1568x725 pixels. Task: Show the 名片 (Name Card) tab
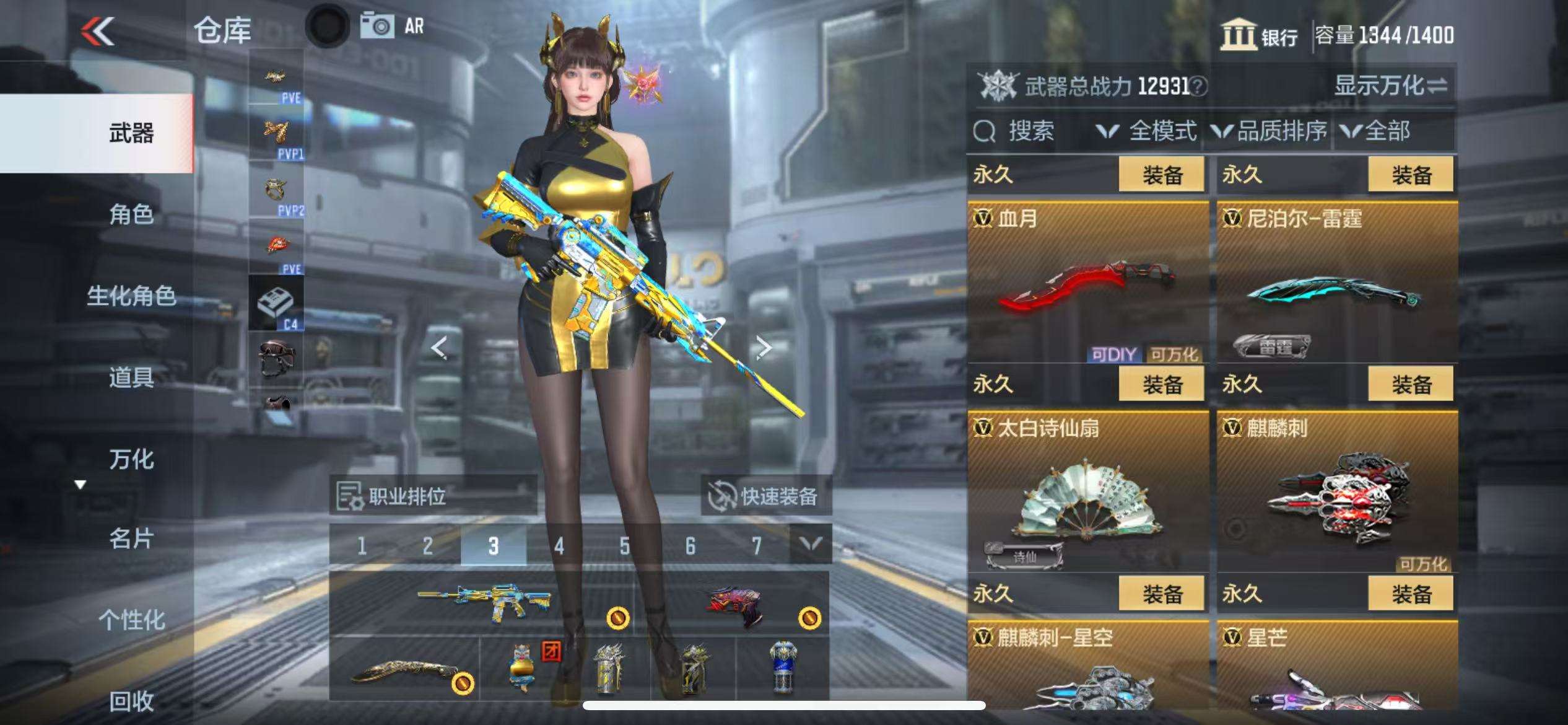[131, 539]
